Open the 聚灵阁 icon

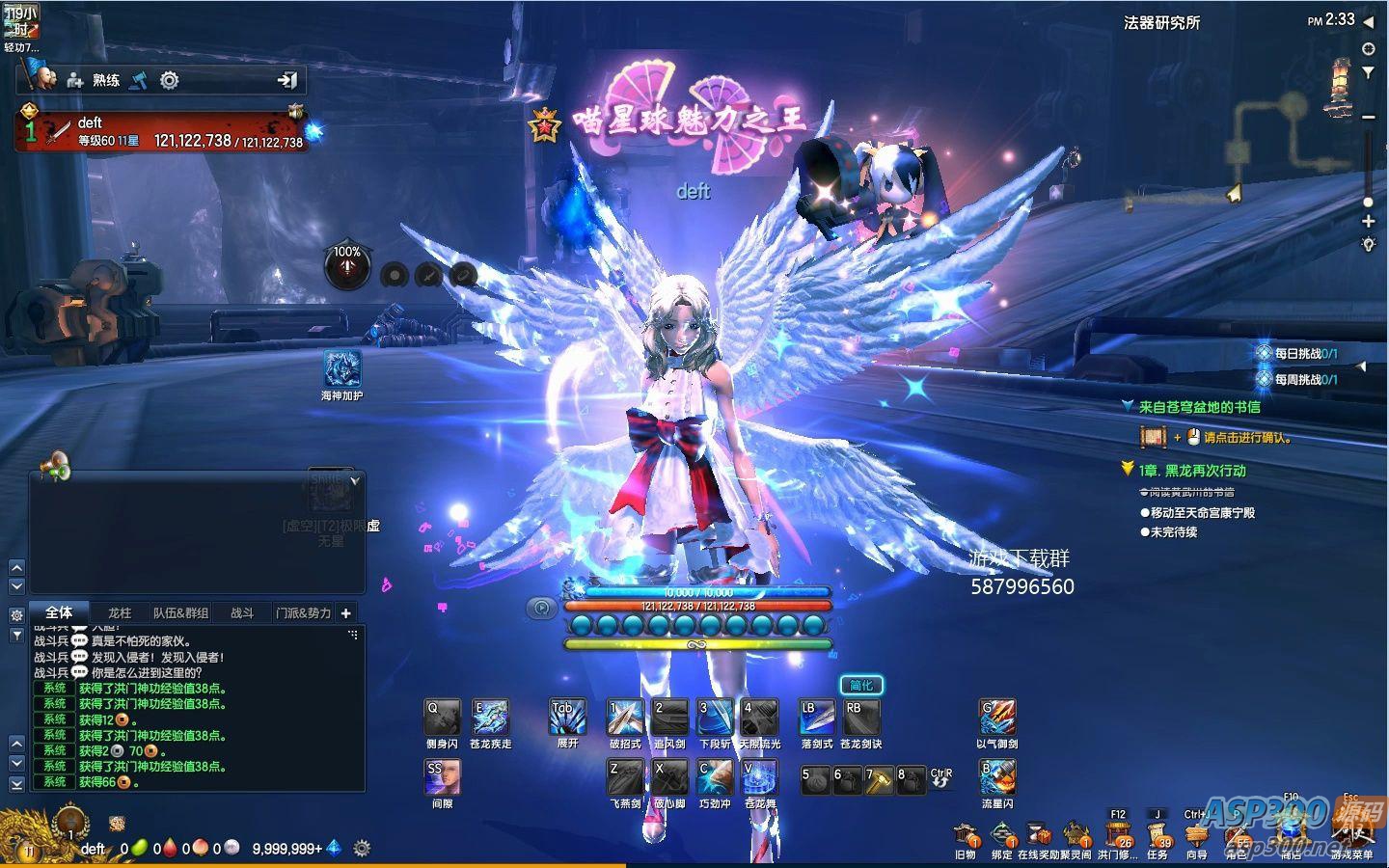coord(1076,835)
